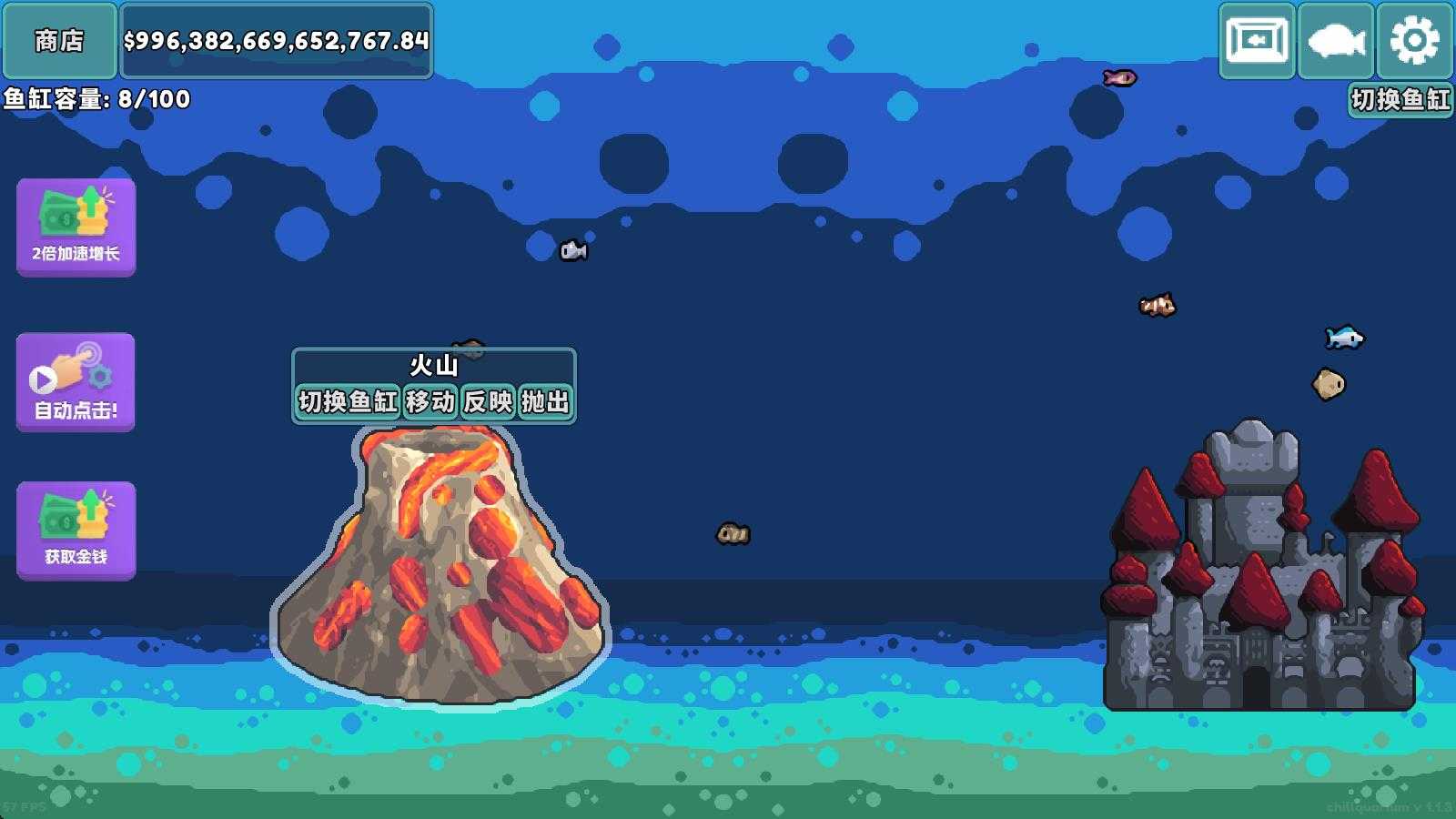Viewport: 1456px width, 819px height.
Task: Open the 商店 shop
Action: pyautogui.click(x=60, y=40)
